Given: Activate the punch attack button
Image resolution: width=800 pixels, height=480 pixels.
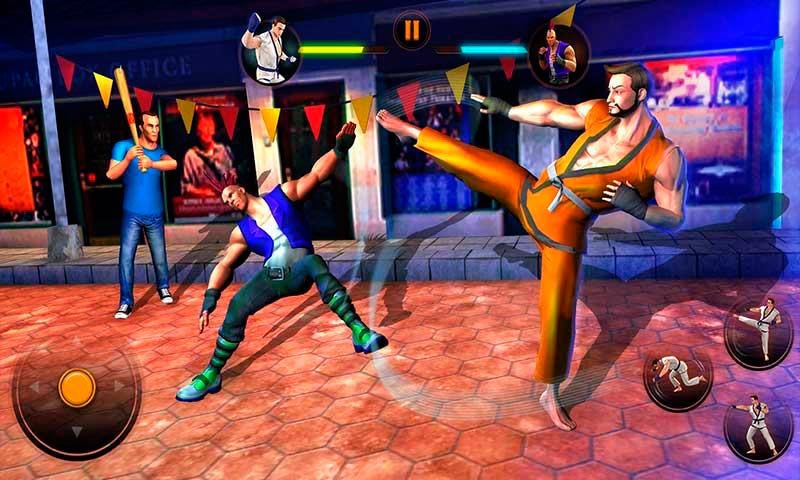Looking at the screenshot, I should point(757,424).
